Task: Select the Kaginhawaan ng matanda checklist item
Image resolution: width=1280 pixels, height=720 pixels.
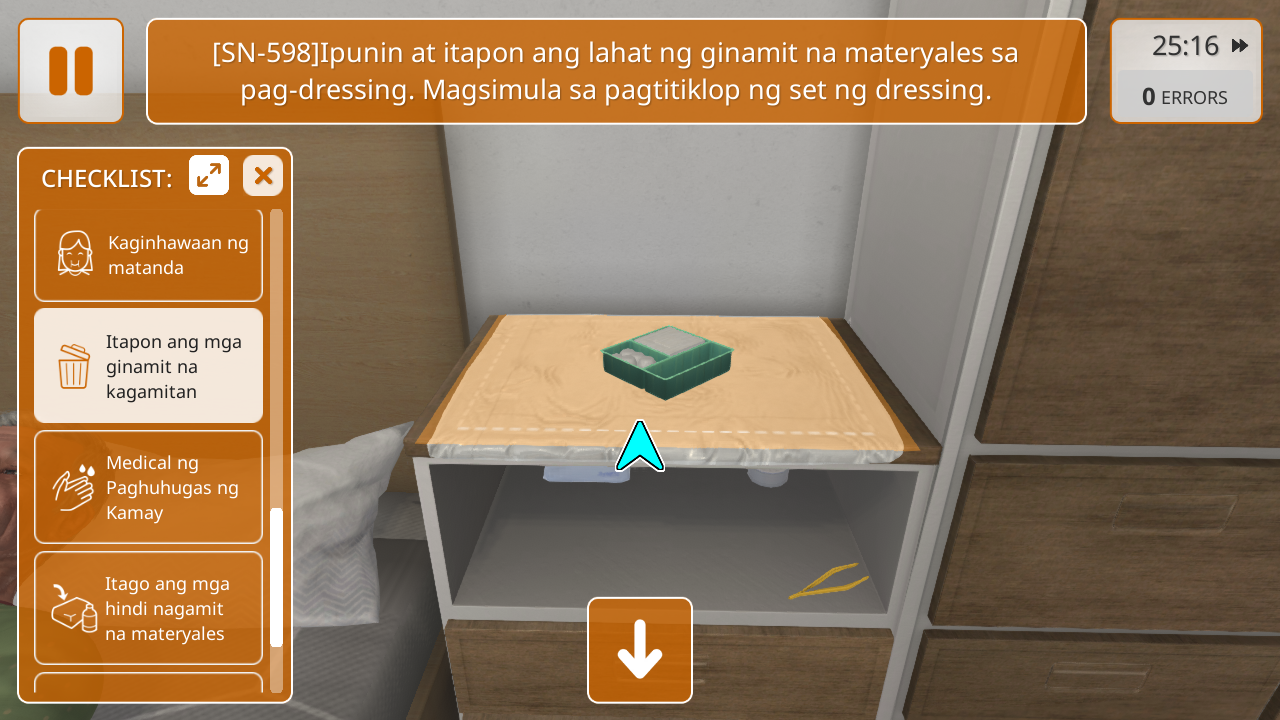Action: [x=148, y=255]
